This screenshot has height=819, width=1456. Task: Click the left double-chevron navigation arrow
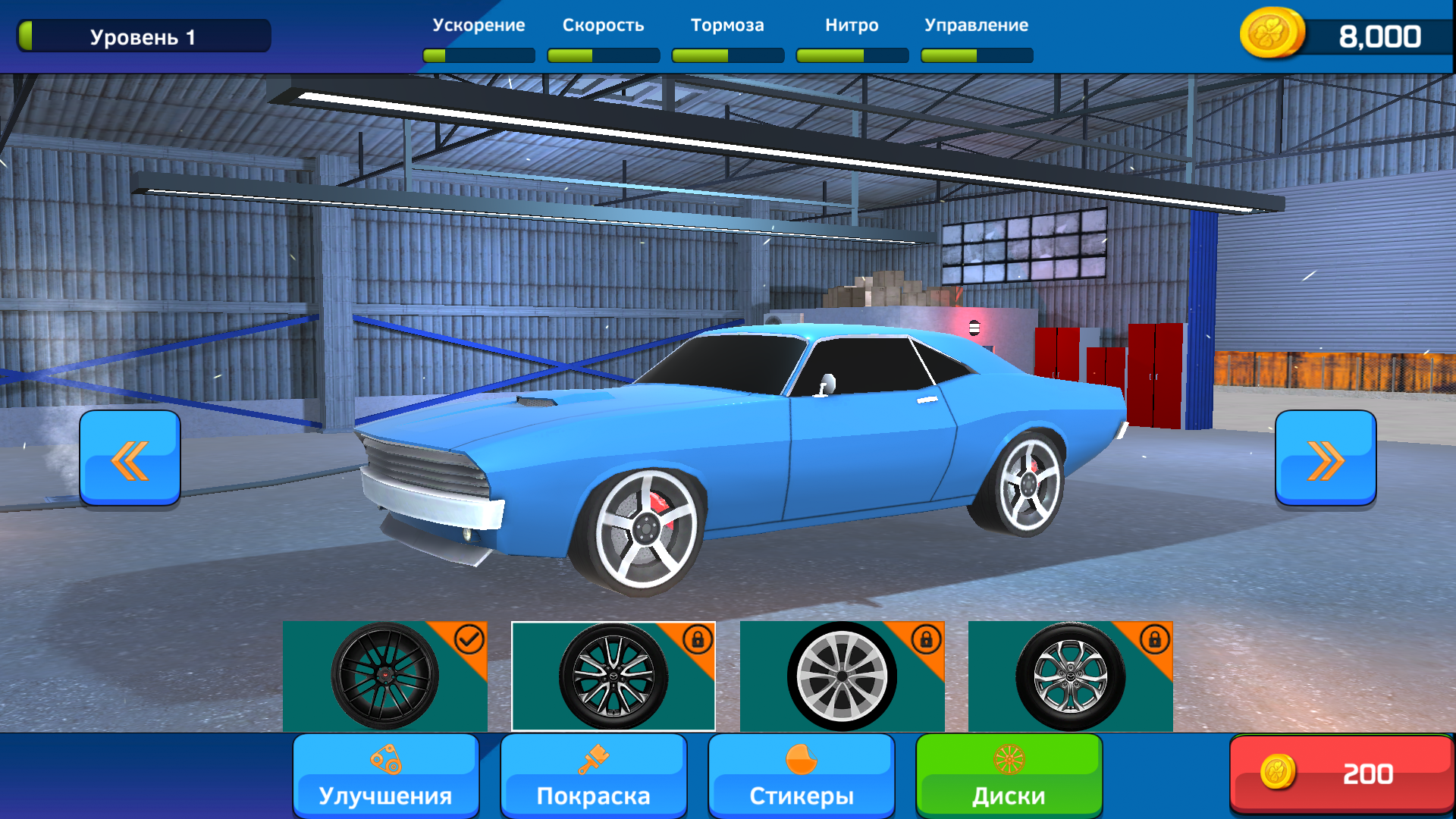[130, 458]
